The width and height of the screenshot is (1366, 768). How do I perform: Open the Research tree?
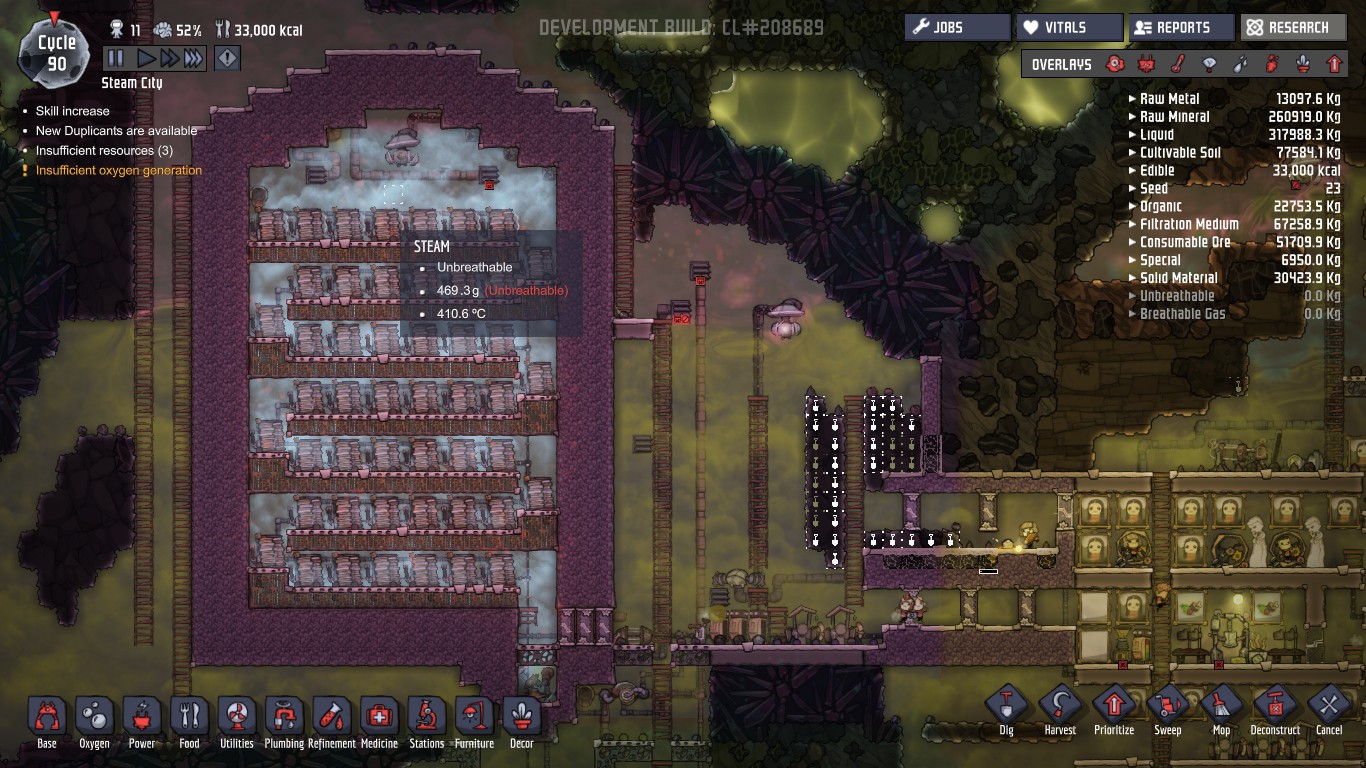[x=1294, y=27]
